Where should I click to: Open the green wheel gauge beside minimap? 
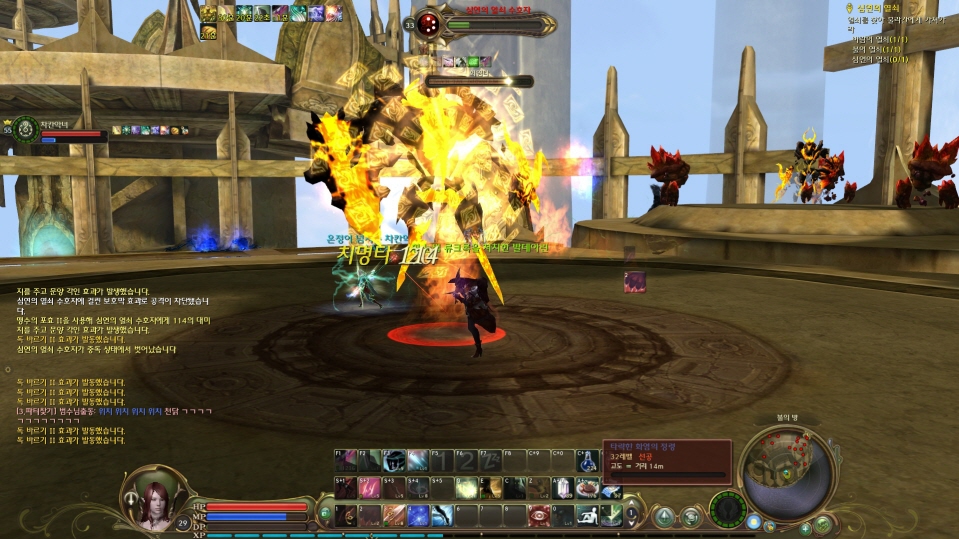click(x=727, y=508)
